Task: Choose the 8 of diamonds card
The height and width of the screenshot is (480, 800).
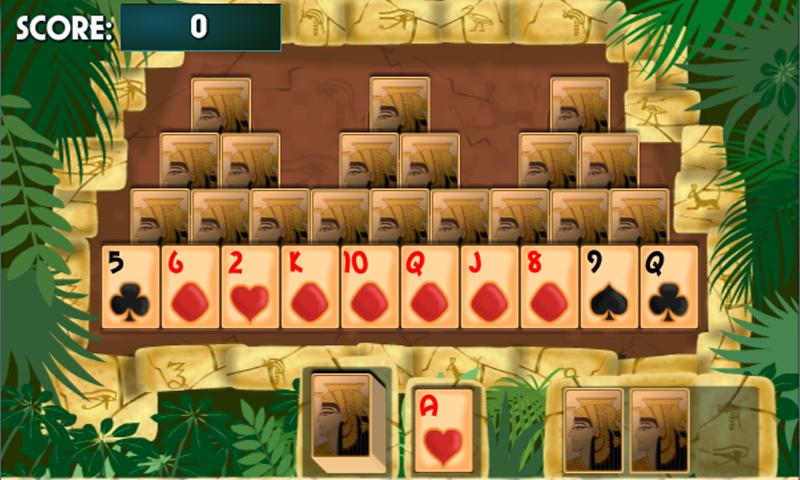Action: tap(551, 288)
